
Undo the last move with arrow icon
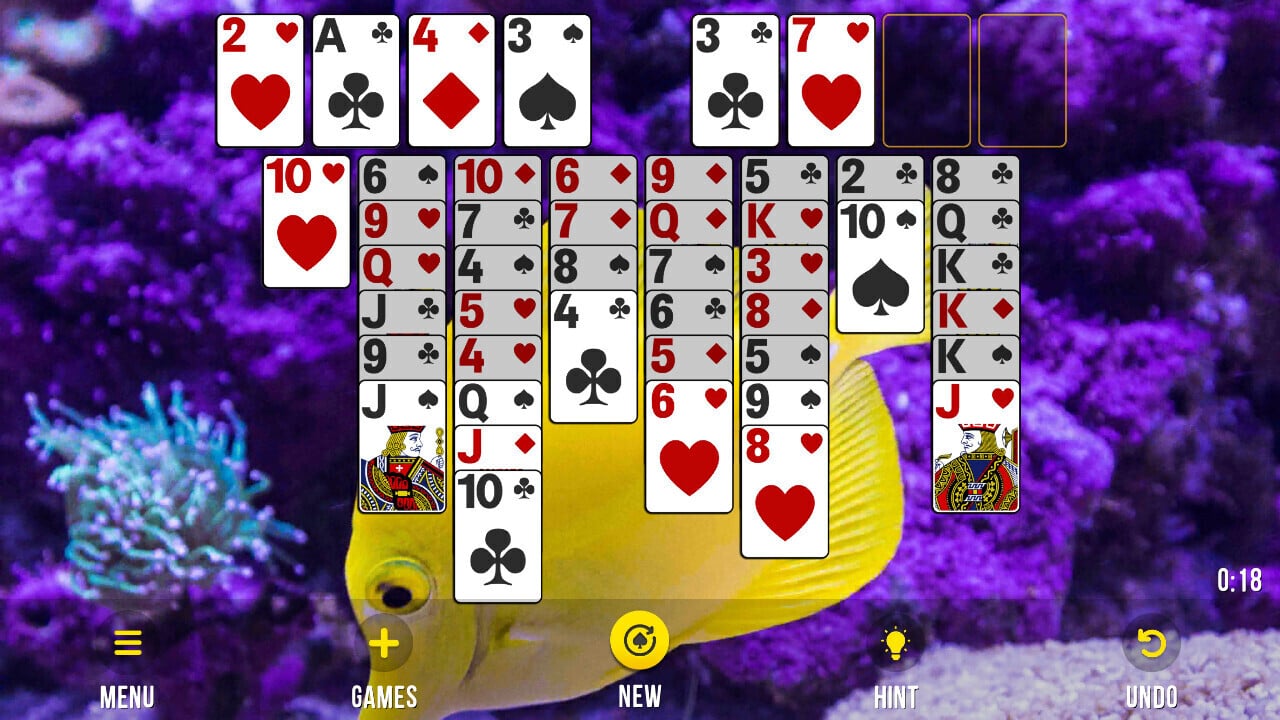coord(1153,643)
